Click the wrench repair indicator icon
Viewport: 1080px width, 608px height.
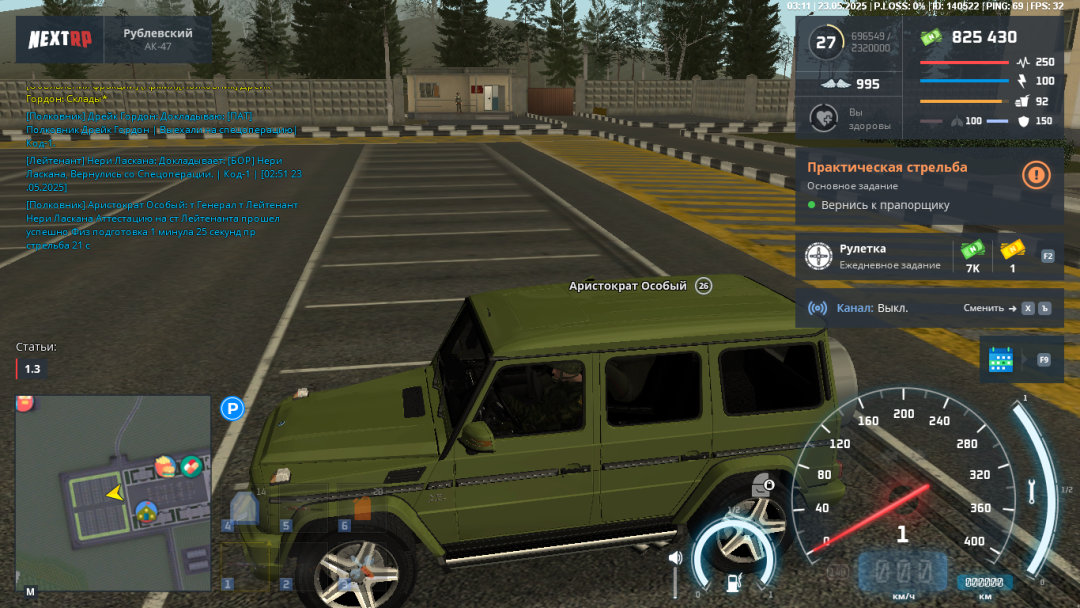[1032, 491]
